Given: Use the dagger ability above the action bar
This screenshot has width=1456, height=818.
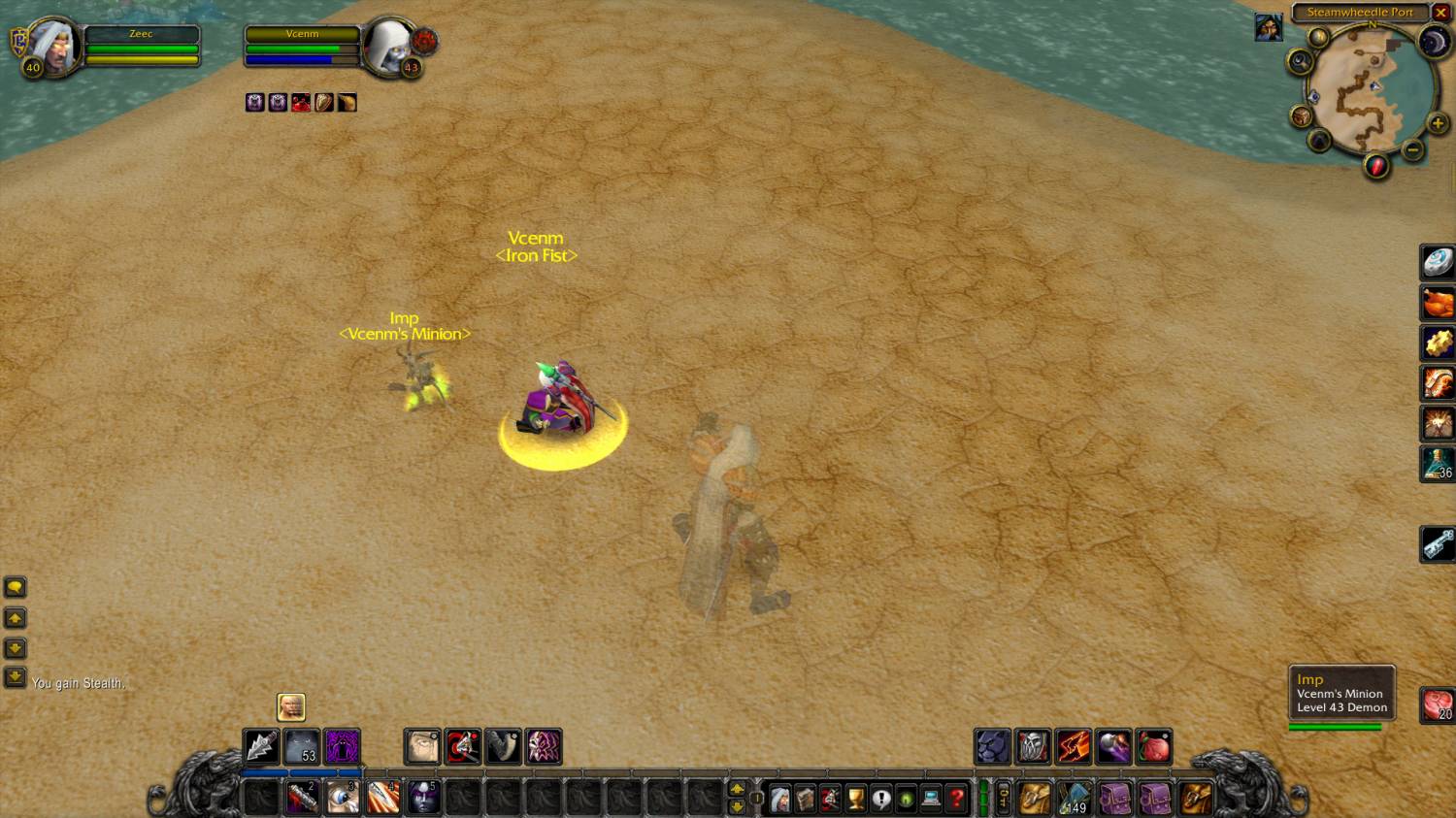Looking at the screenshot, I should click(x=261, y=747).
